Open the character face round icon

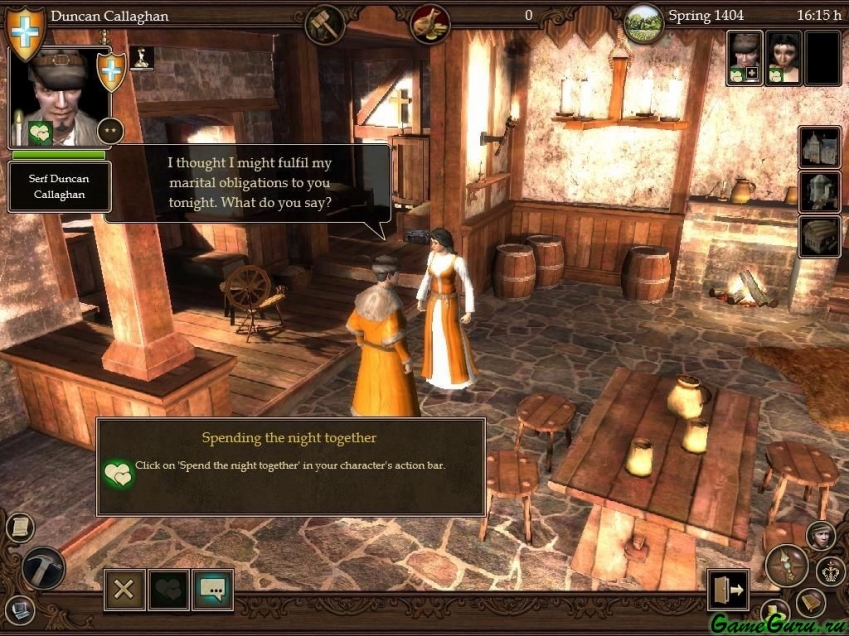coord(820,535)
